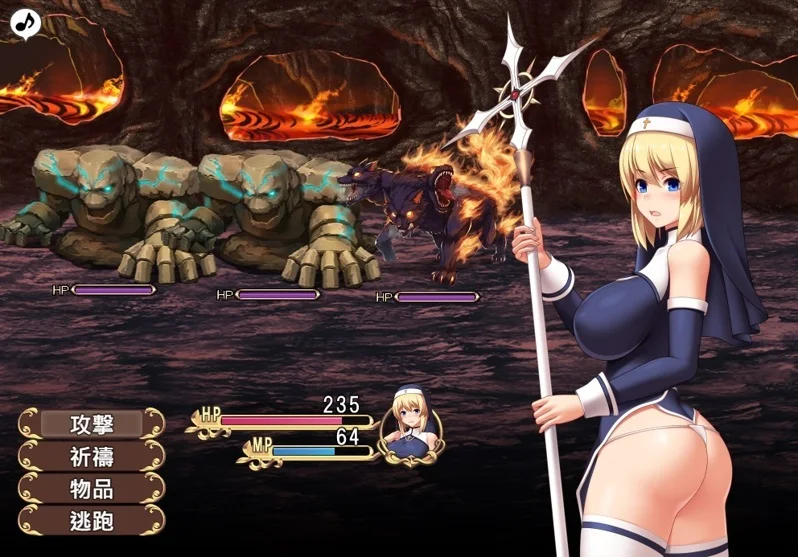Click the nun character portrait
Image resolution: width=798 pixels, height=557 pixels.
[x=411, y=425]
